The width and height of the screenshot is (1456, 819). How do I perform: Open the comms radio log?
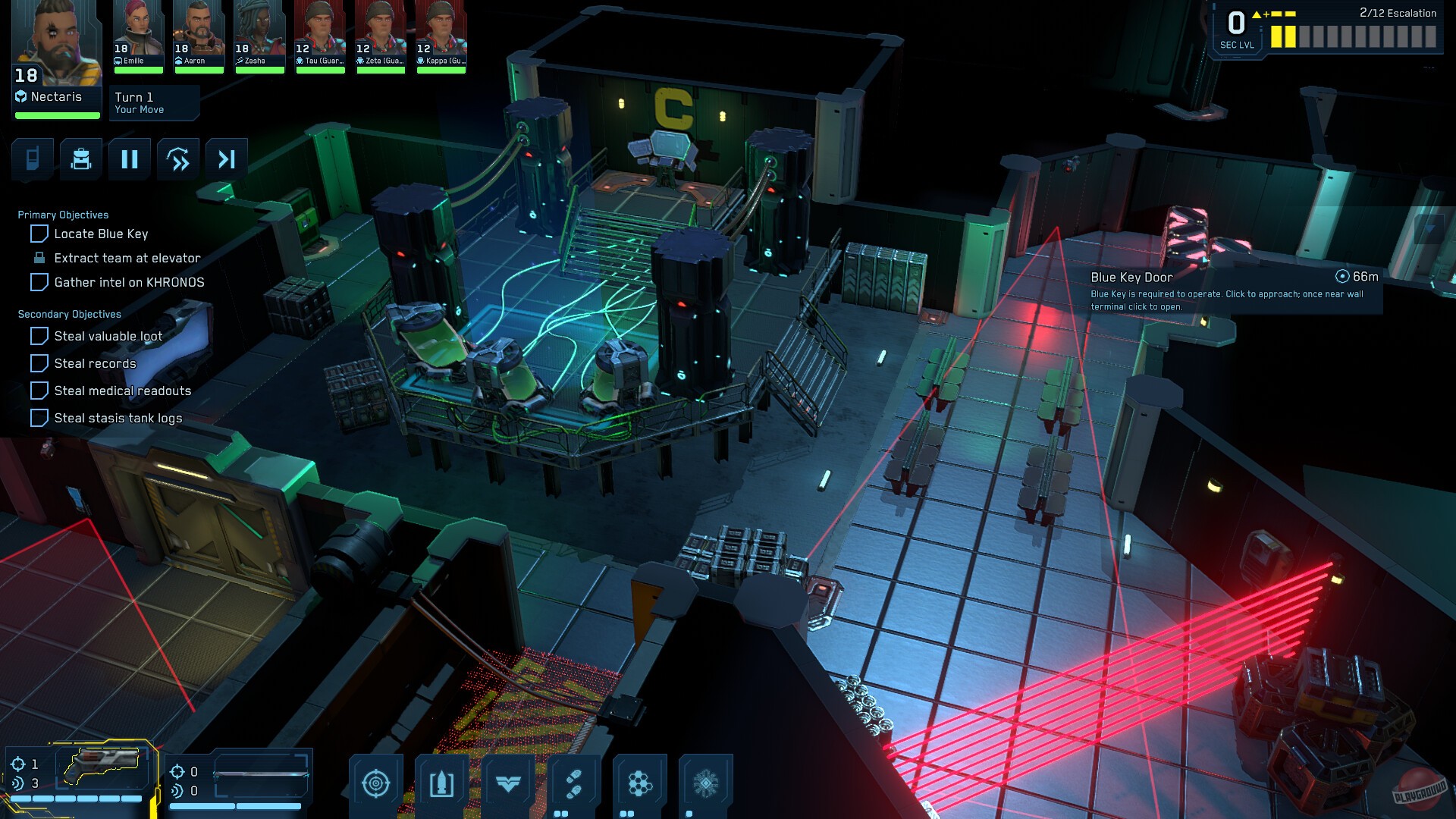coord(32,159)
